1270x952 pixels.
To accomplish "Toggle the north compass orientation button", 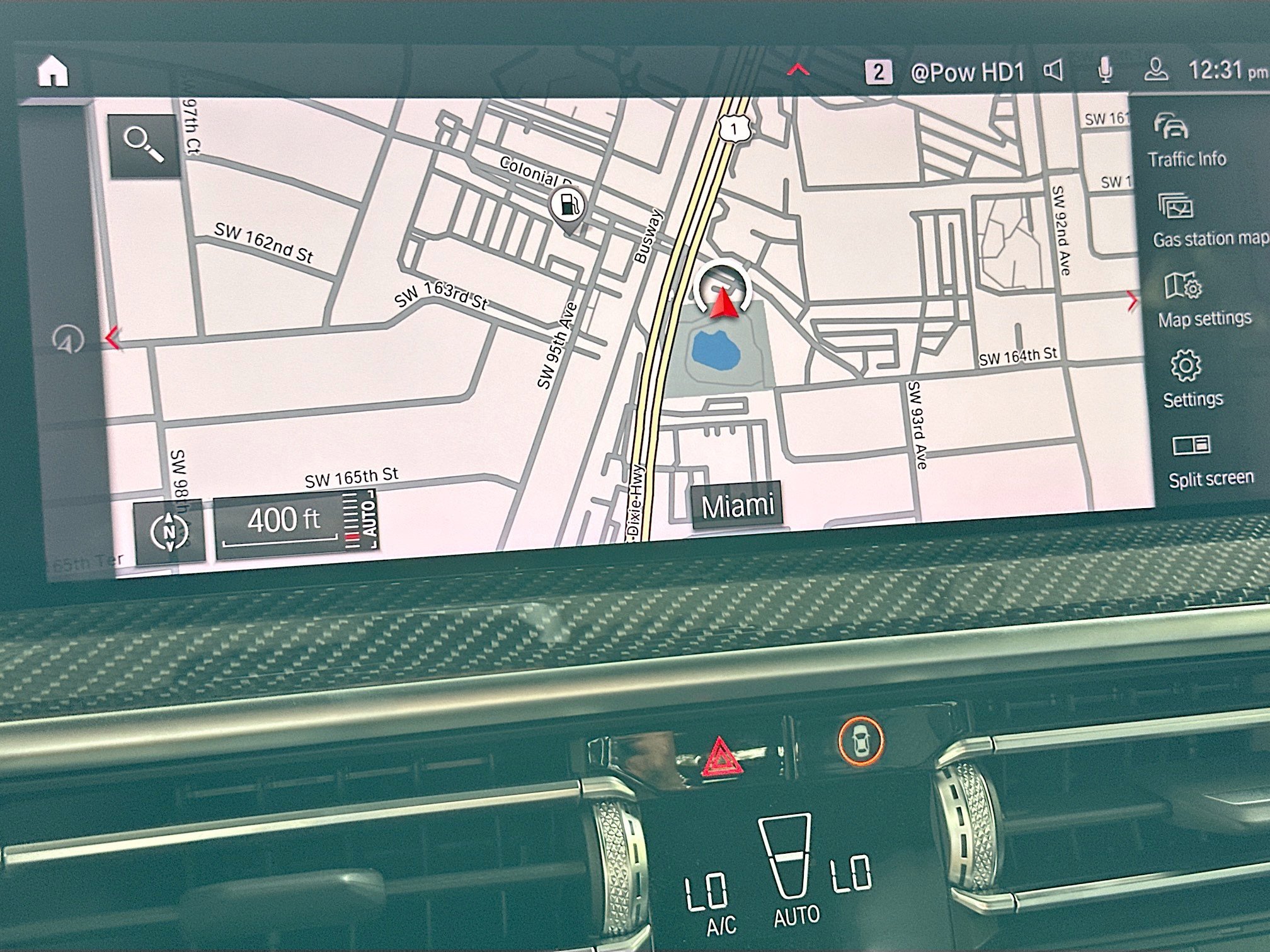I will pos(169,532).
